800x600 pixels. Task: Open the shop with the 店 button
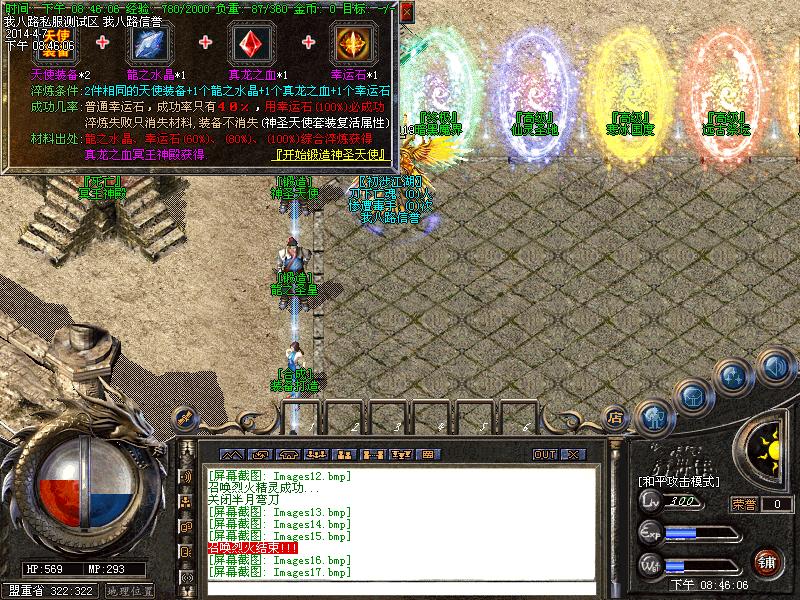point(616,417)
